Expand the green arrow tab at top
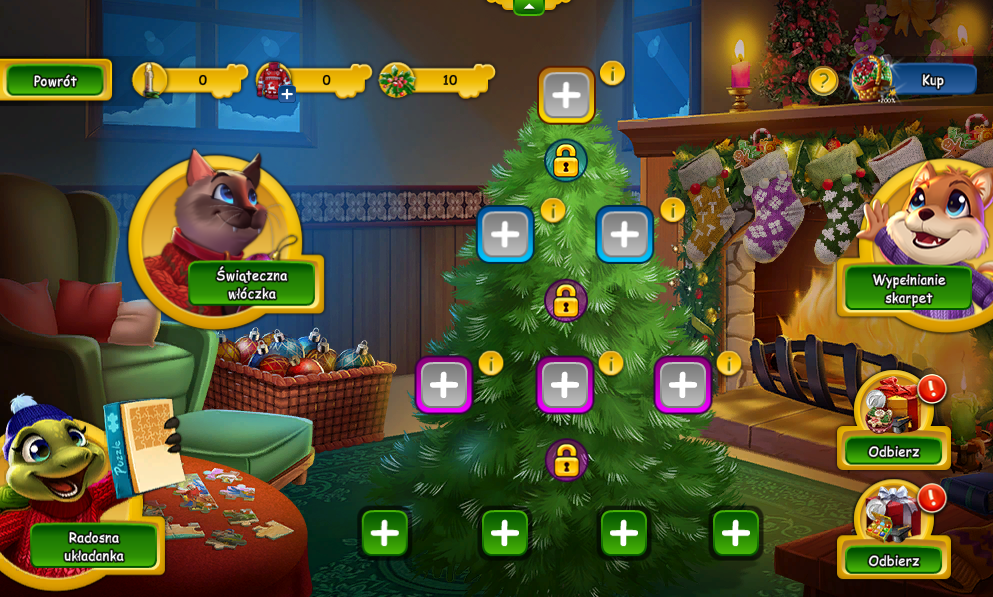The width and height of the screenshot is (993, 597). [529, 6]
